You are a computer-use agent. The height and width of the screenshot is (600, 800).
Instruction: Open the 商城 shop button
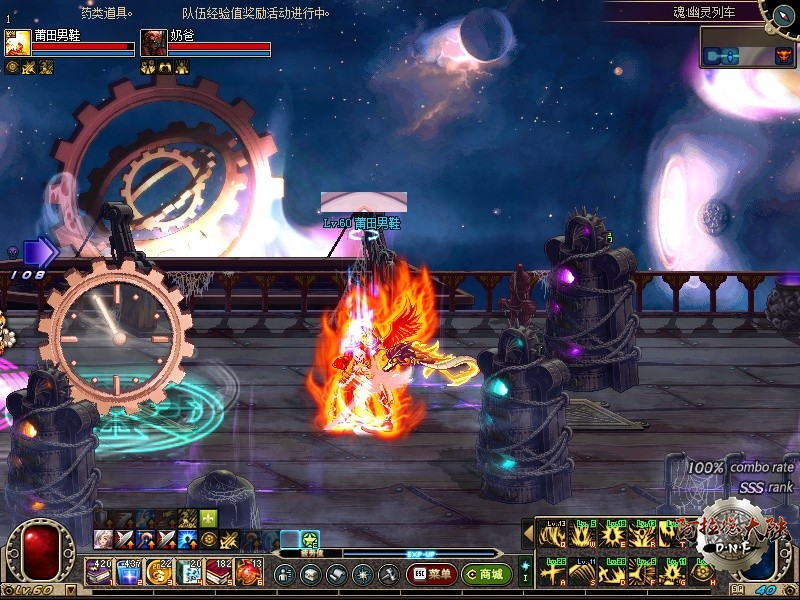(x=486, y=574)
